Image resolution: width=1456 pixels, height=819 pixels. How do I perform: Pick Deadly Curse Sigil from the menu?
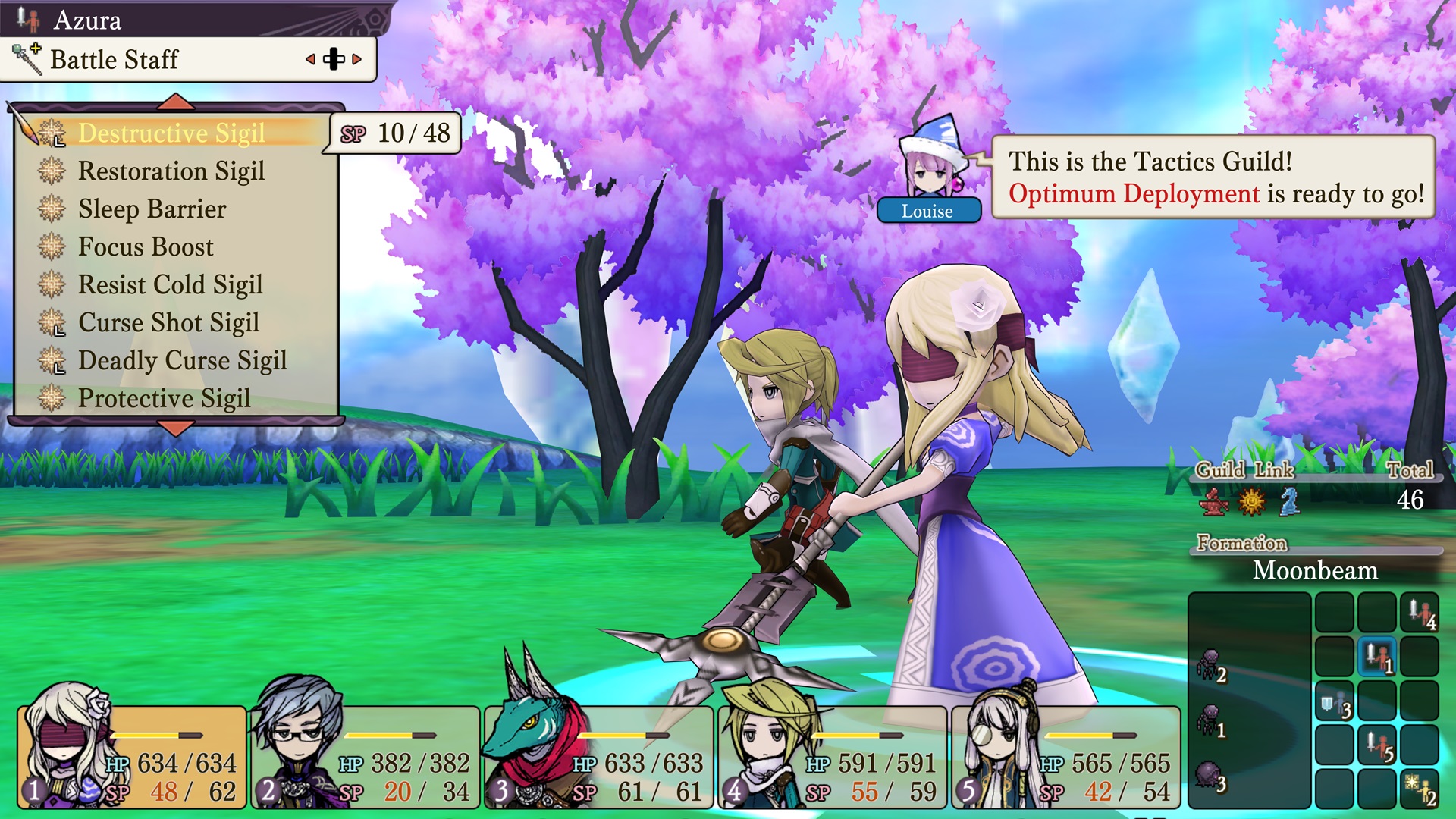pos(182,361)
